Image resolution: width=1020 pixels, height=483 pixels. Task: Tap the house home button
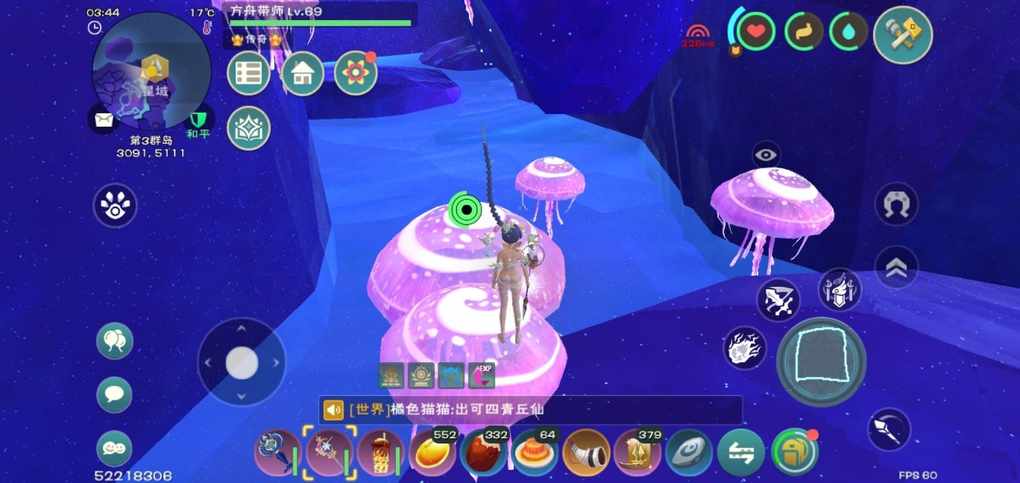(302, 73)
